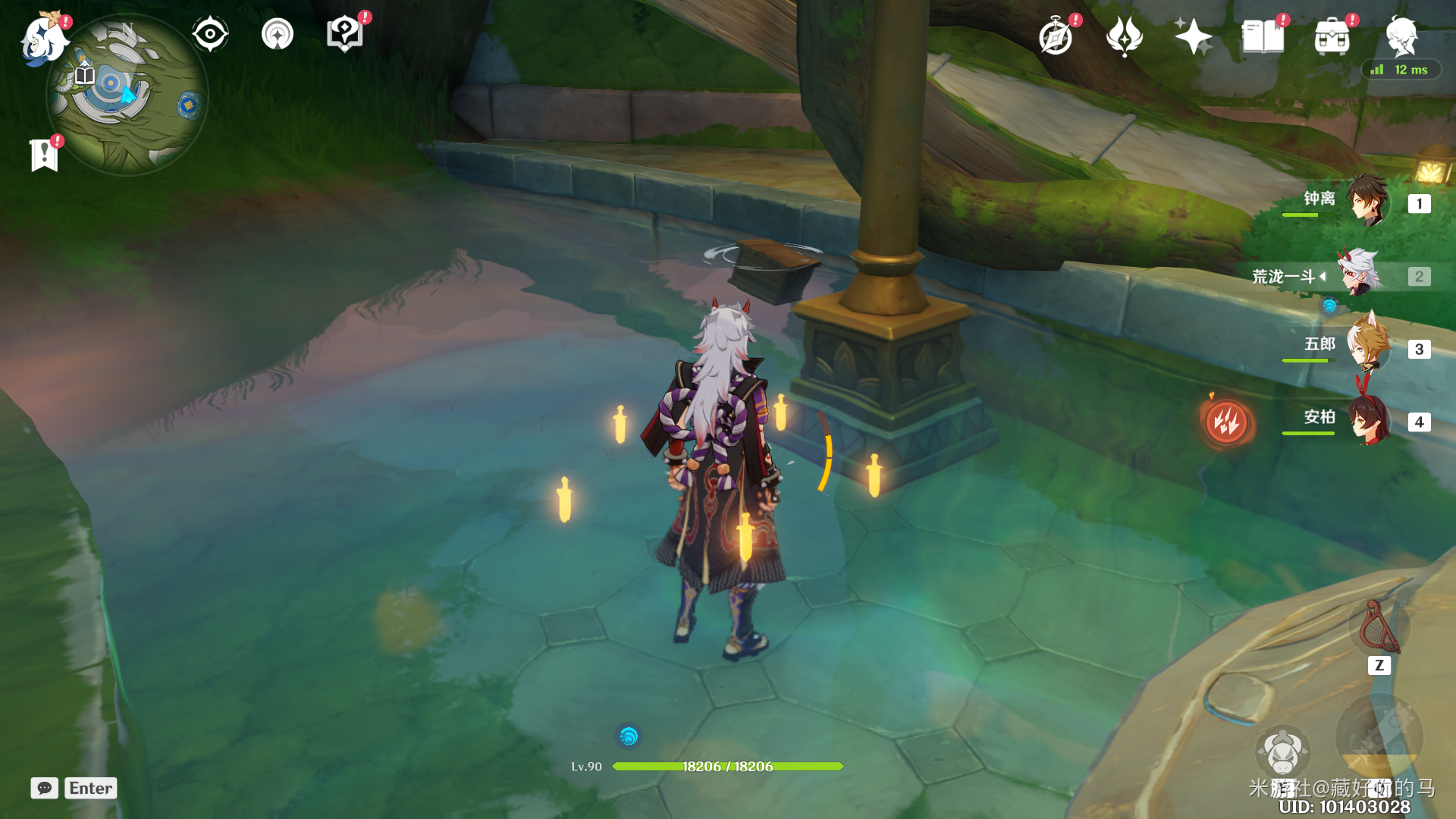Open the quest navigation compass icon
Viewport: 1456px width, 819px height.
point(278,35)
